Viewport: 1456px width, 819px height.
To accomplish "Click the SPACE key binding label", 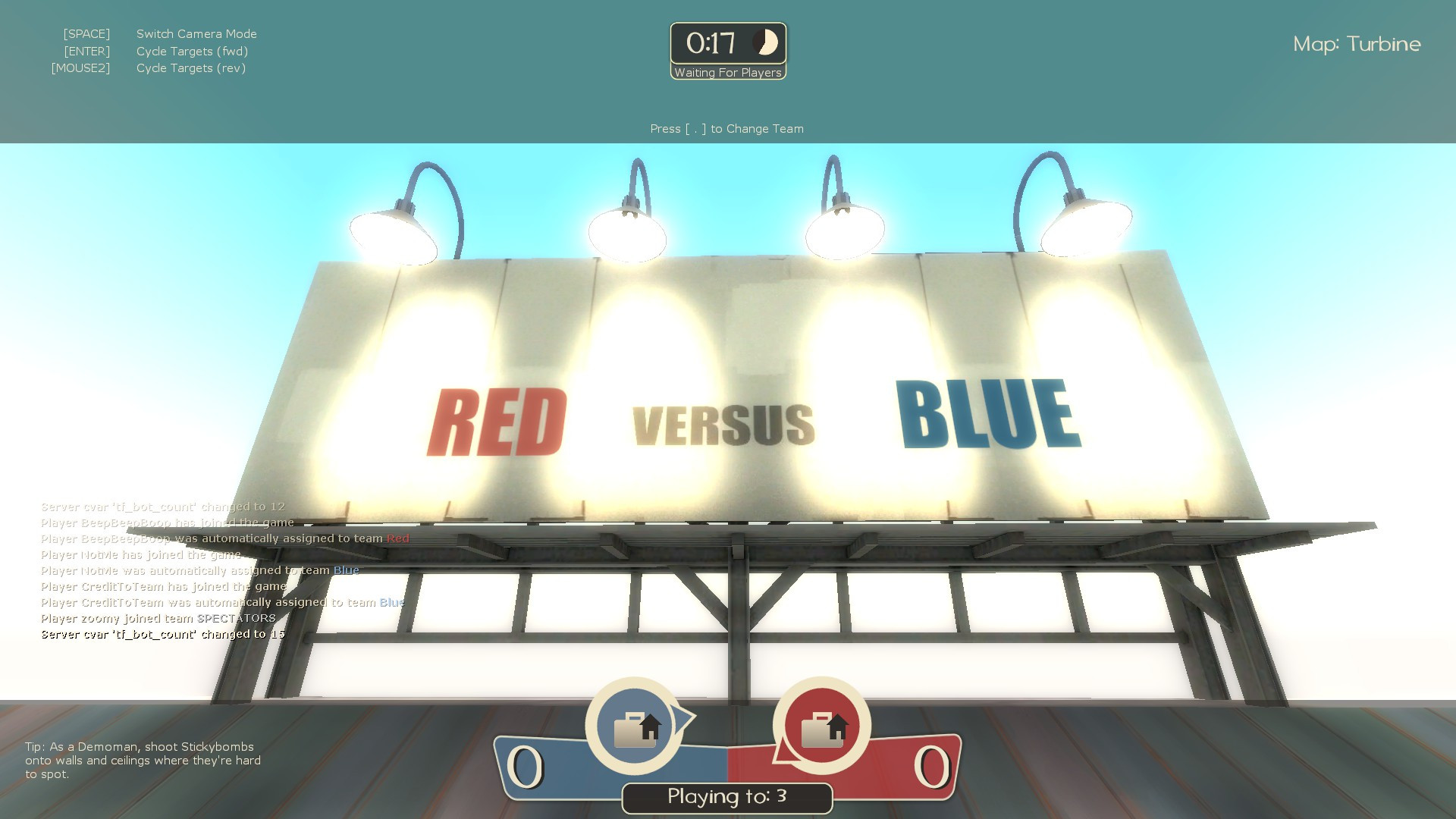I will coord(86,33).
